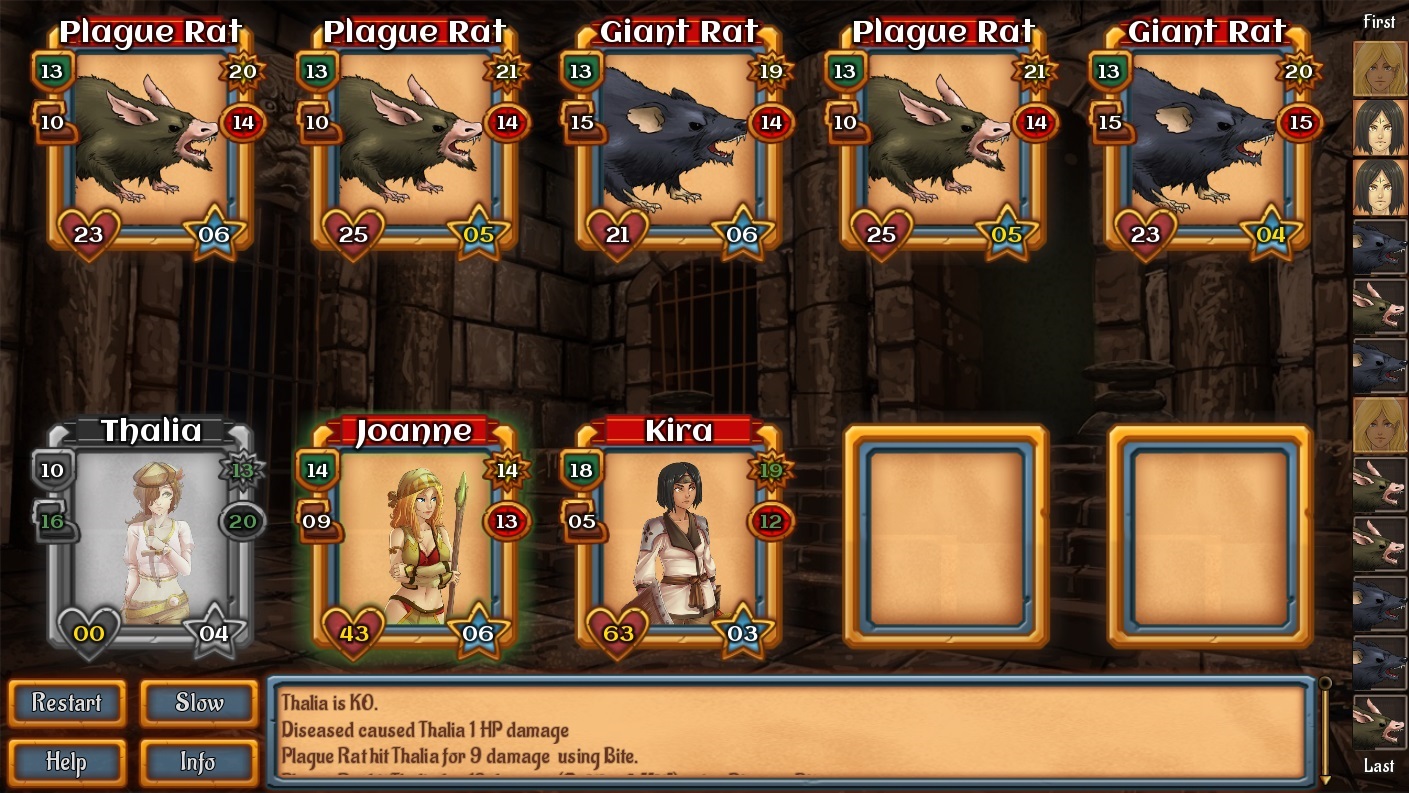Toggle the Slow speed button
Viewport: 1409px width, 793px height.
(x=199, y=703)
